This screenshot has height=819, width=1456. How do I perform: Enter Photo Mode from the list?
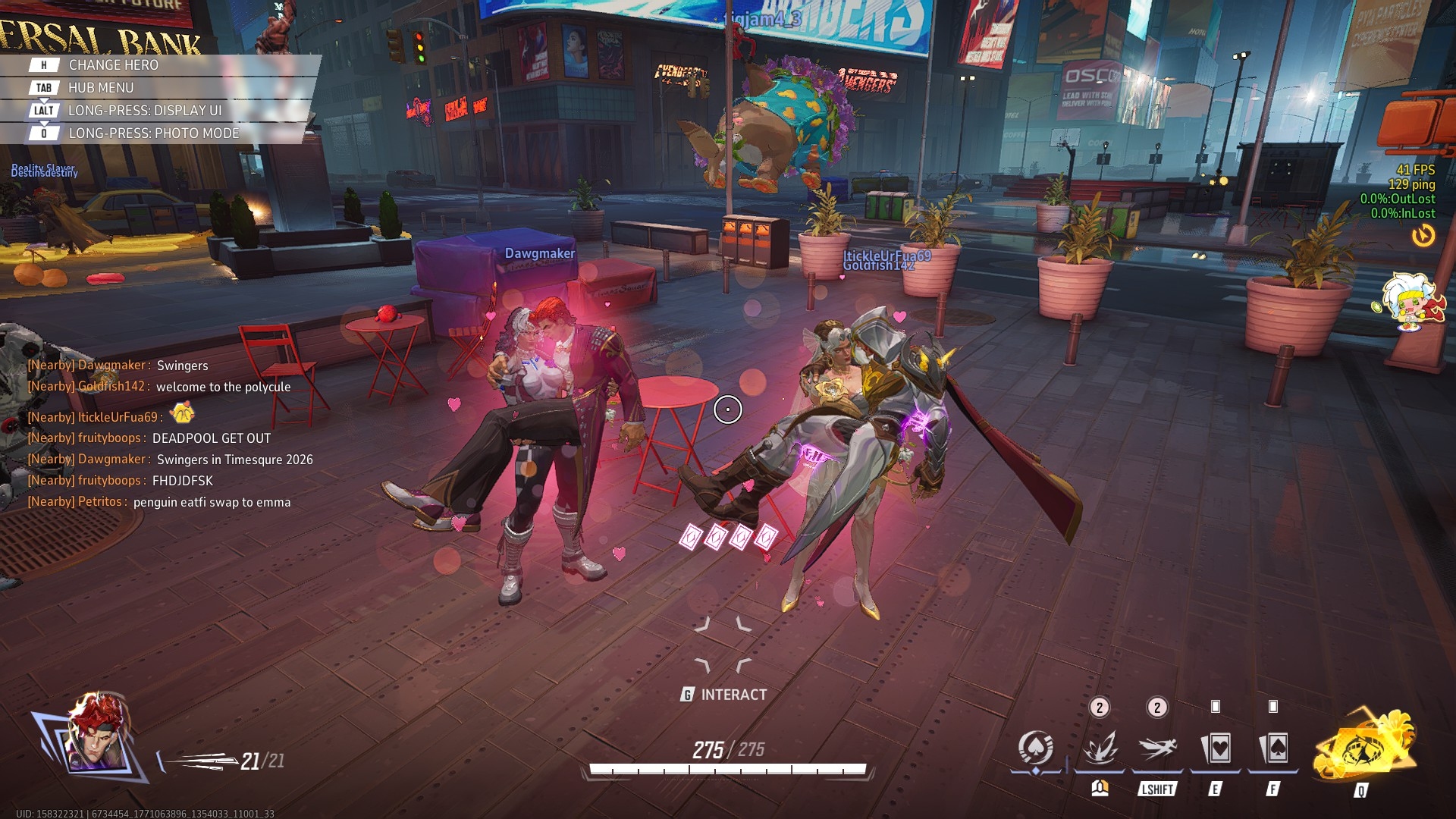pos(153,133)
